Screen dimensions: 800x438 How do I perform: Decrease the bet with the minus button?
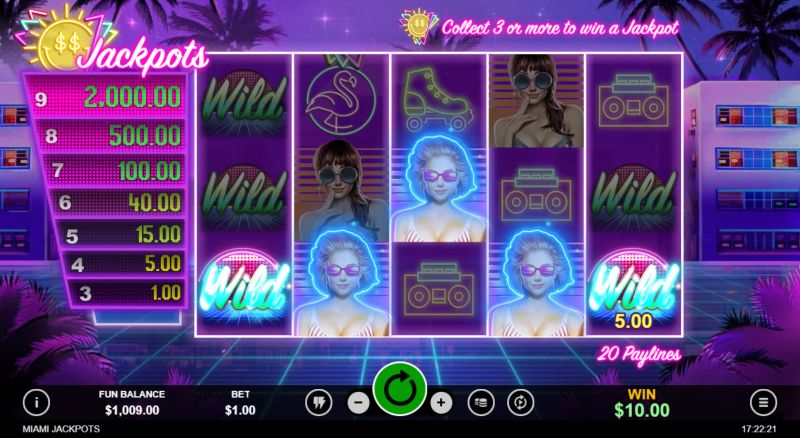pos(359,402)
